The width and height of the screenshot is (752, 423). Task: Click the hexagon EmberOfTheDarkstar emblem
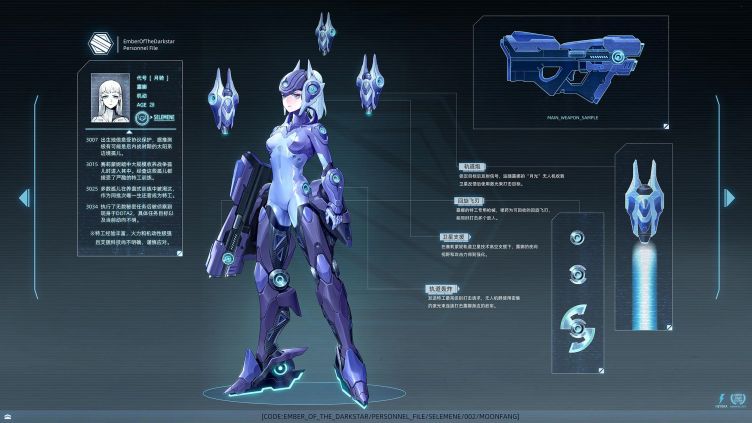98,45
